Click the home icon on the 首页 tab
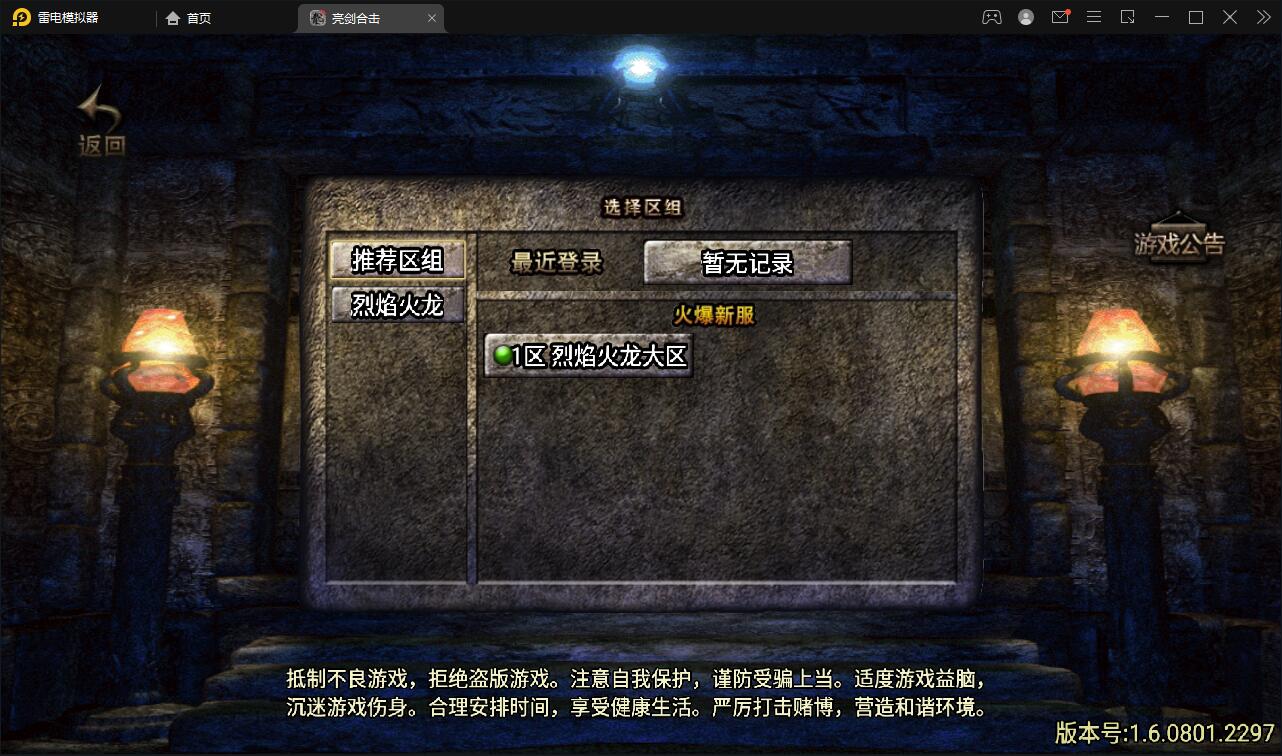This screenshot has height=756, width=1282. click(172, 17)
